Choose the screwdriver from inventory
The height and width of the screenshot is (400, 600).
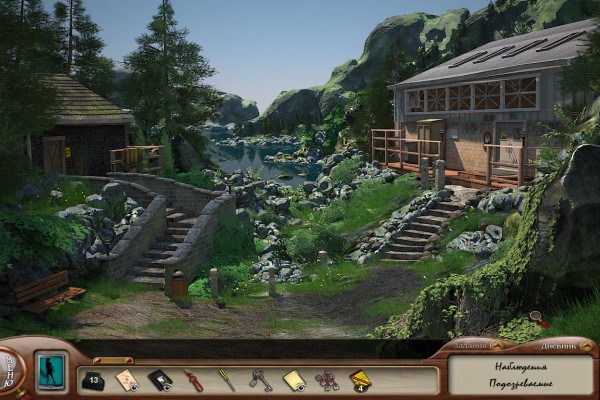(227, 380)
